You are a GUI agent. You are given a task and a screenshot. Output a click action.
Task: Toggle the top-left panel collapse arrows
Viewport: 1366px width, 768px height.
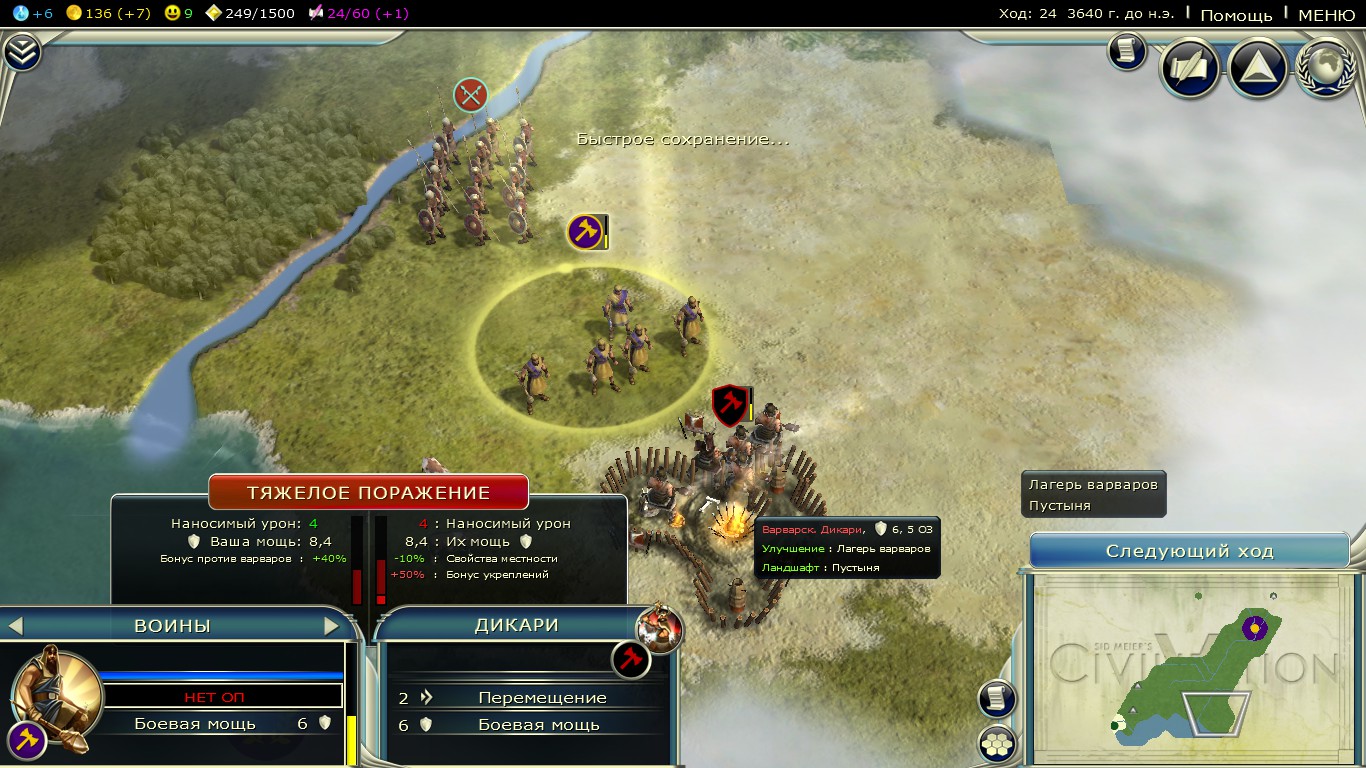[21, 53]
